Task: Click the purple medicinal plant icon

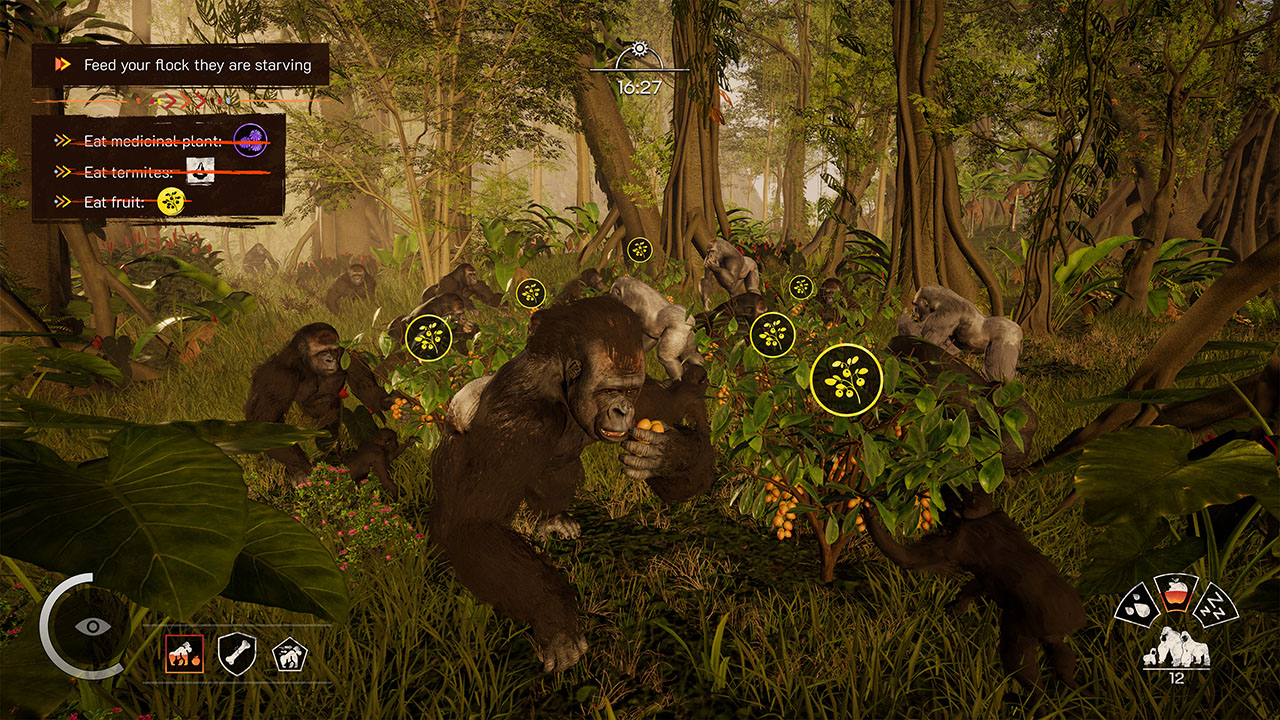Action: (249, 138)
